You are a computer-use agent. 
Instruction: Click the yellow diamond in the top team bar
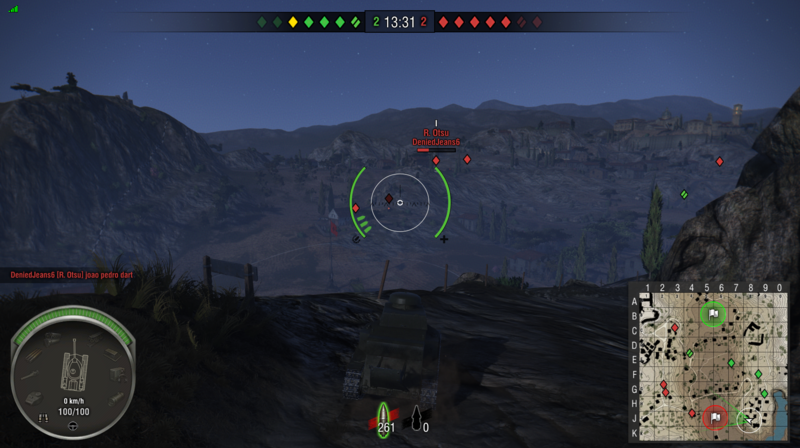[x=293, y=22]
